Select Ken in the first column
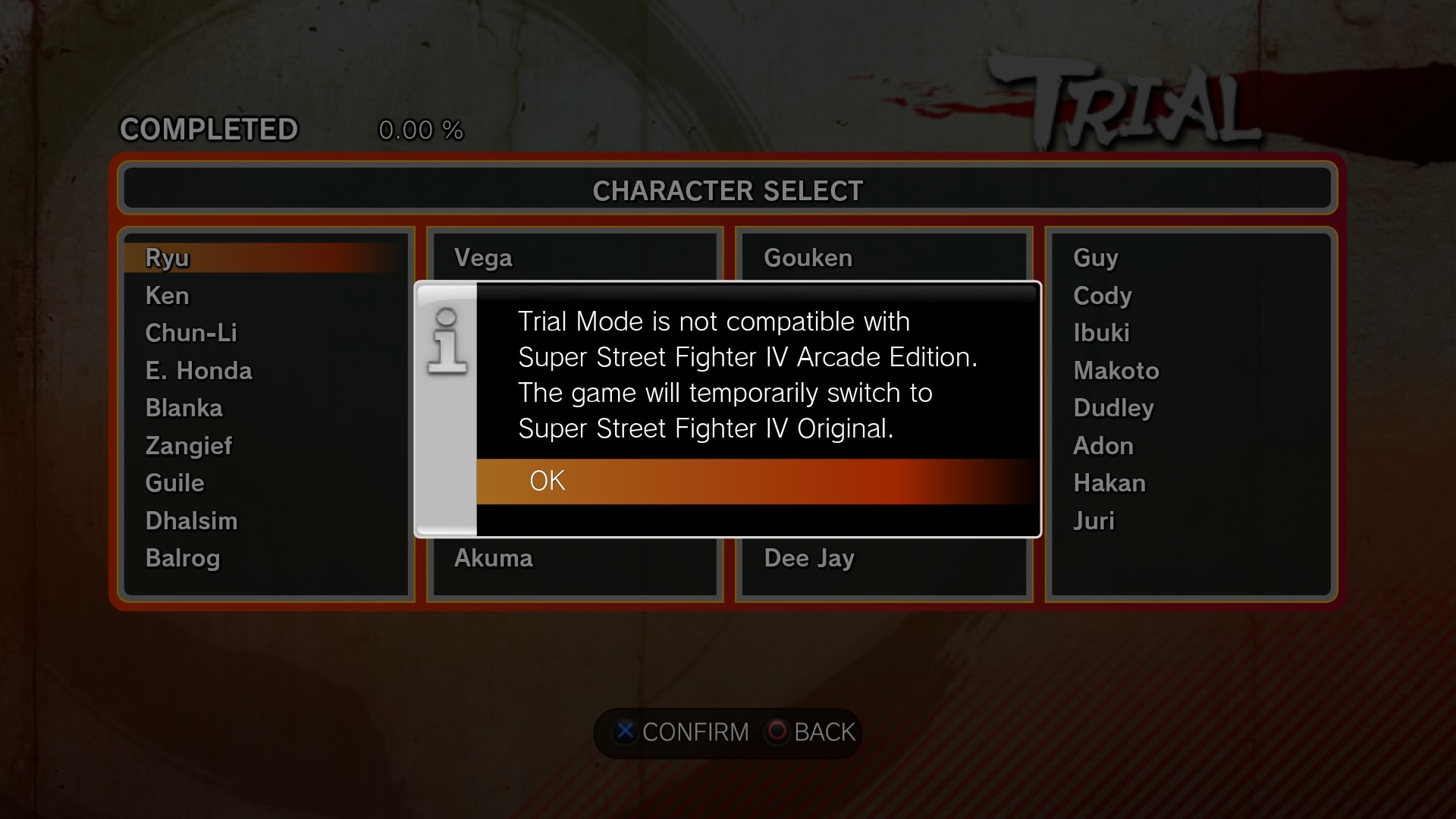The image size is (1456, 819). click(168, 296)
